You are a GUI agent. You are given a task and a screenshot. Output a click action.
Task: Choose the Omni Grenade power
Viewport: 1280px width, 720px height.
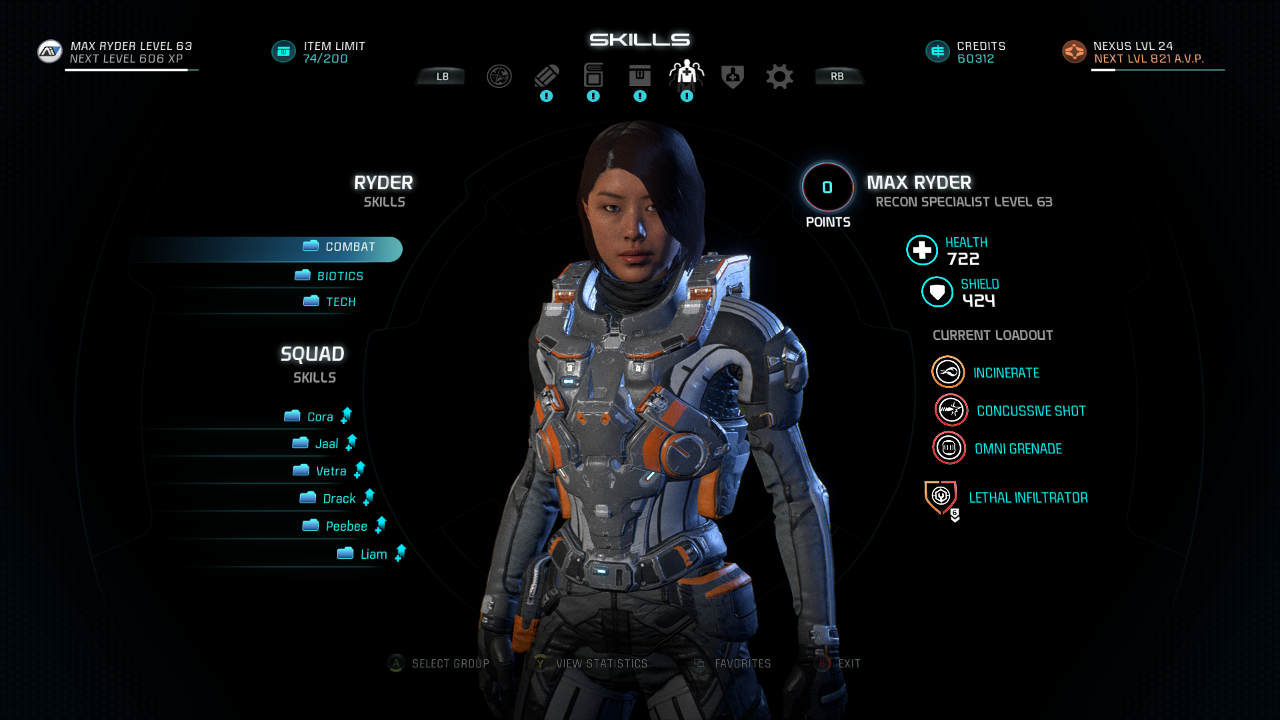pos(949,448)
